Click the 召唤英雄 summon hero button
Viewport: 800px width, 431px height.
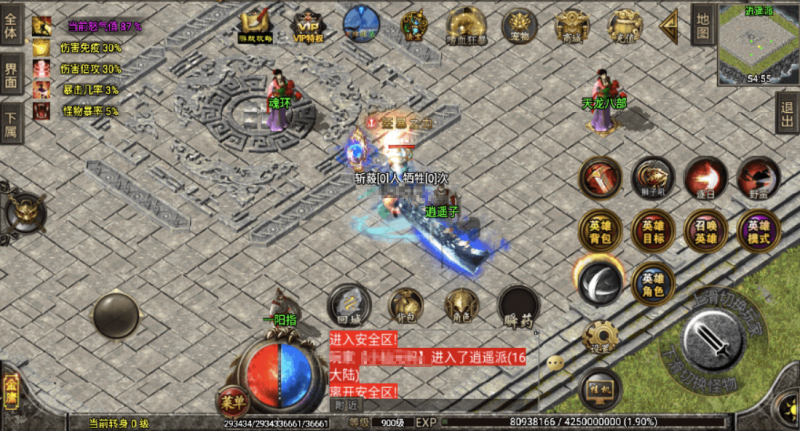point(706,231)
